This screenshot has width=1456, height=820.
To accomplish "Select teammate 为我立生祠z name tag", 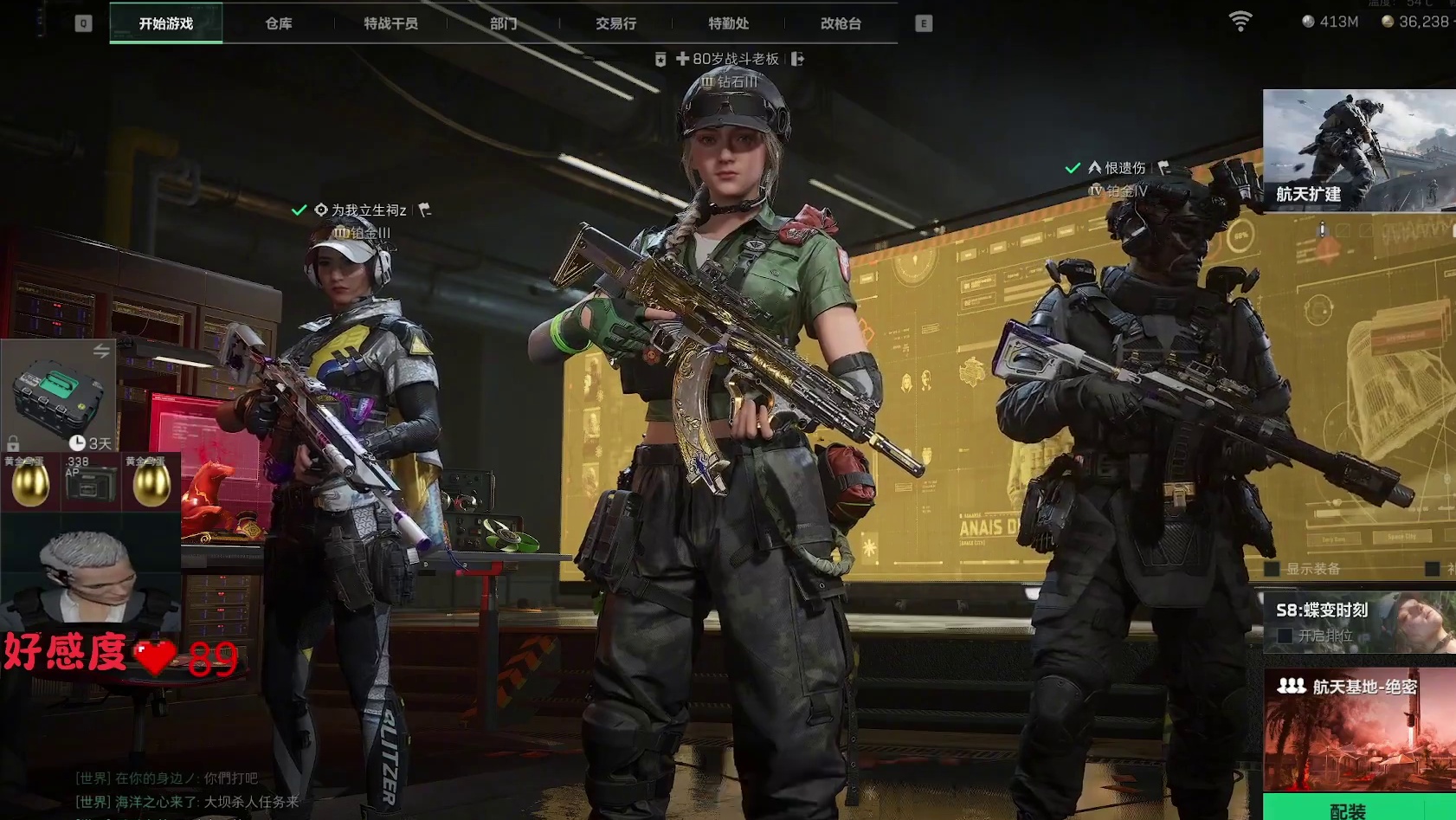I will [x=368, y=210].
